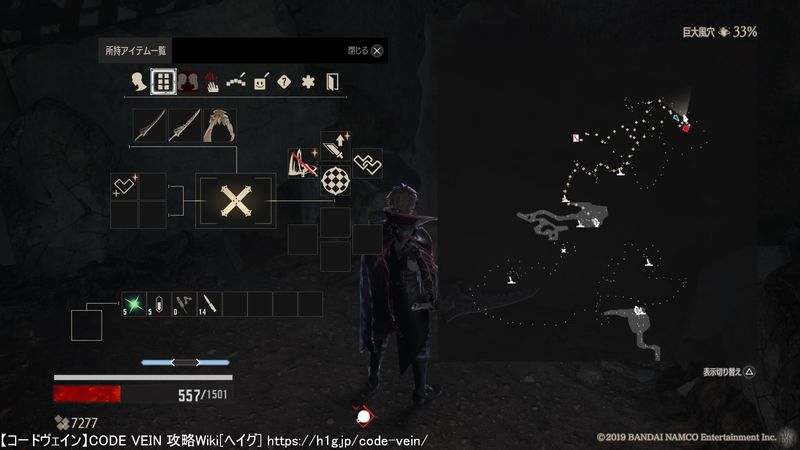The image size is (800, 450).
Task: Select the capsule item with count 5
Action: [x=160, y=304]
